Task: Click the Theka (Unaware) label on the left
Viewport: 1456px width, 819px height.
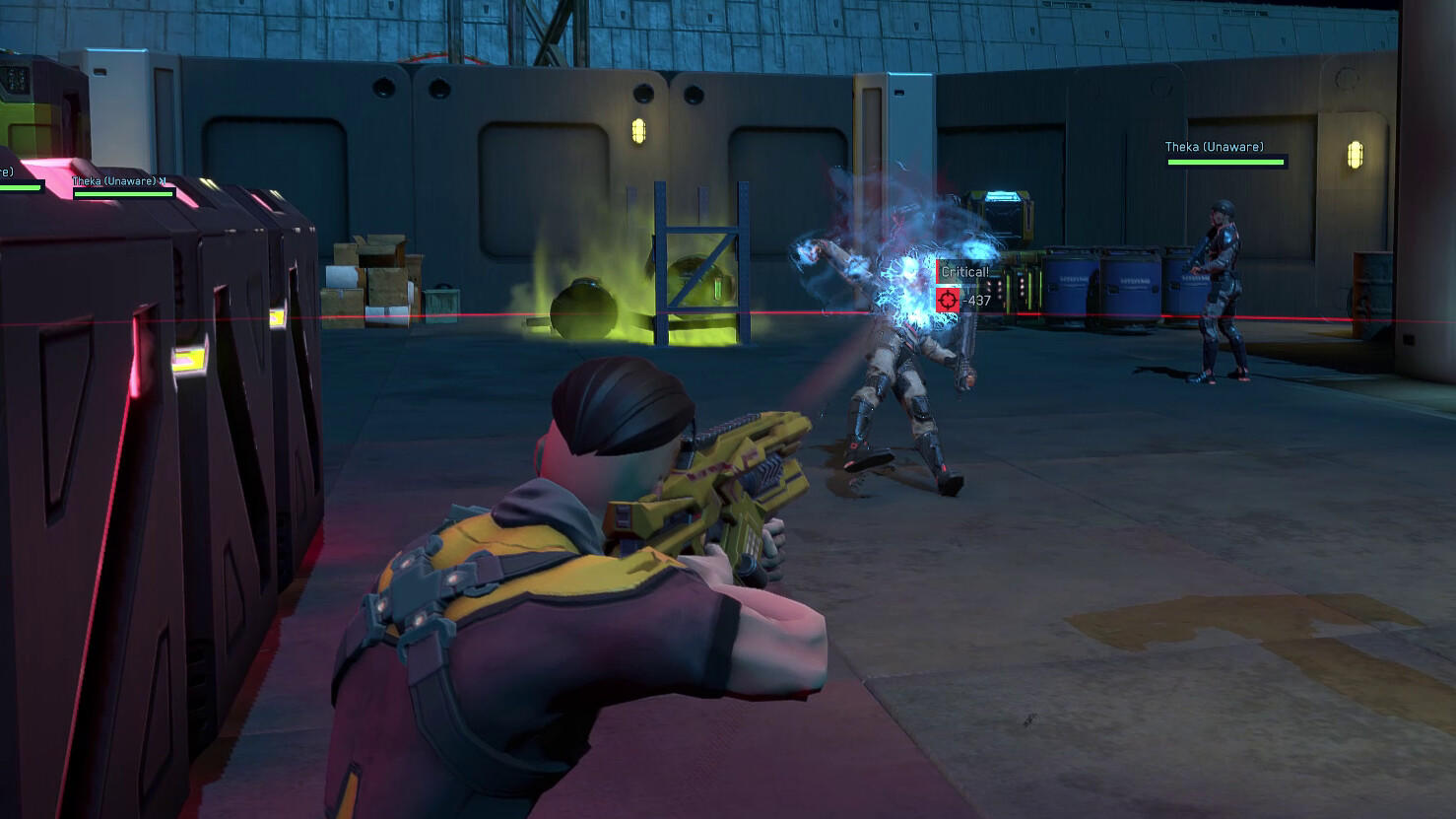Action: (115, 181)
